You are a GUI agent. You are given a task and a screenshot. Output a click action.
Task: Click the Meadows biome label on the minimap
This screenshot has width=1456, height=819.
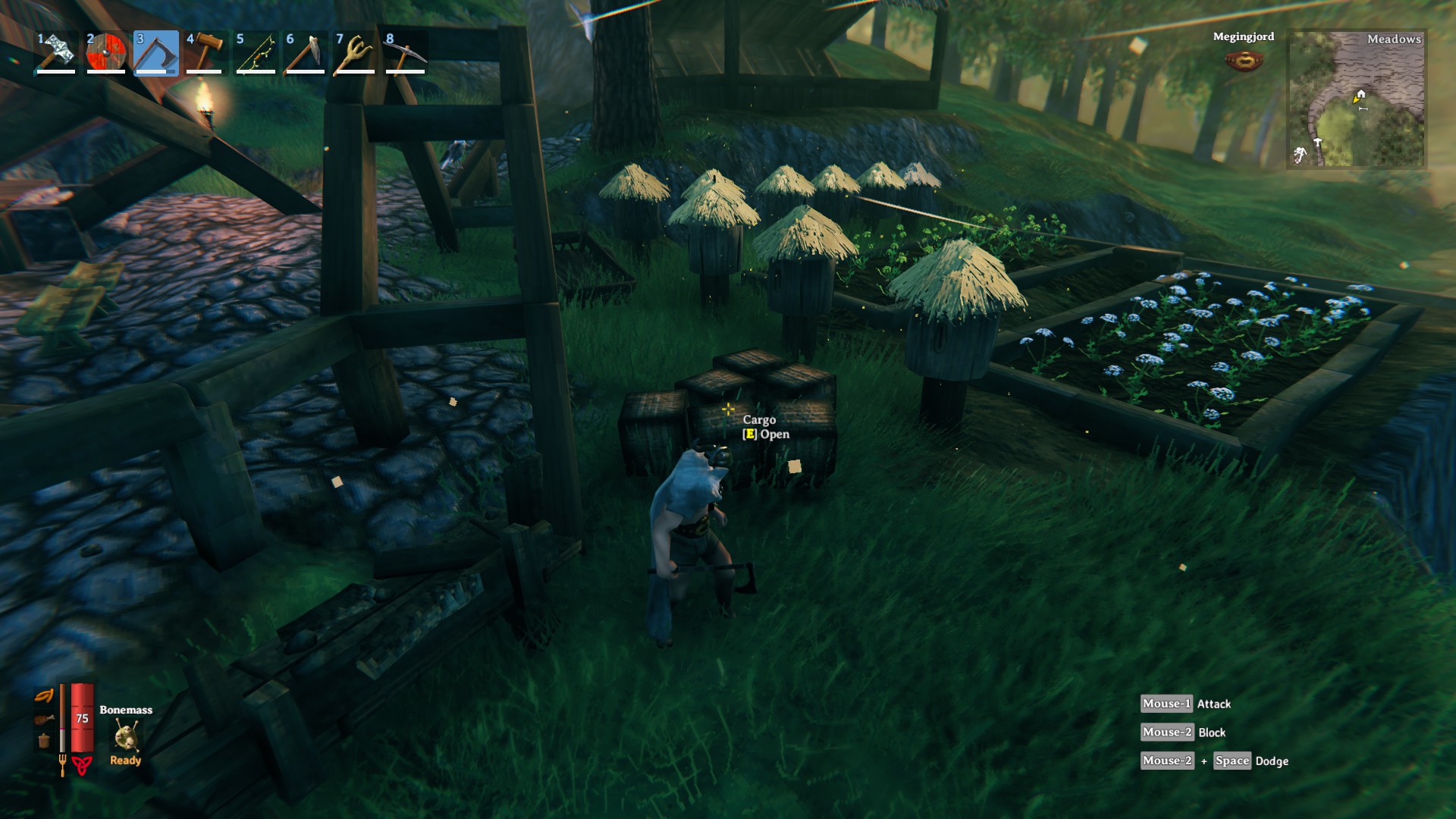coord(1394,40)
